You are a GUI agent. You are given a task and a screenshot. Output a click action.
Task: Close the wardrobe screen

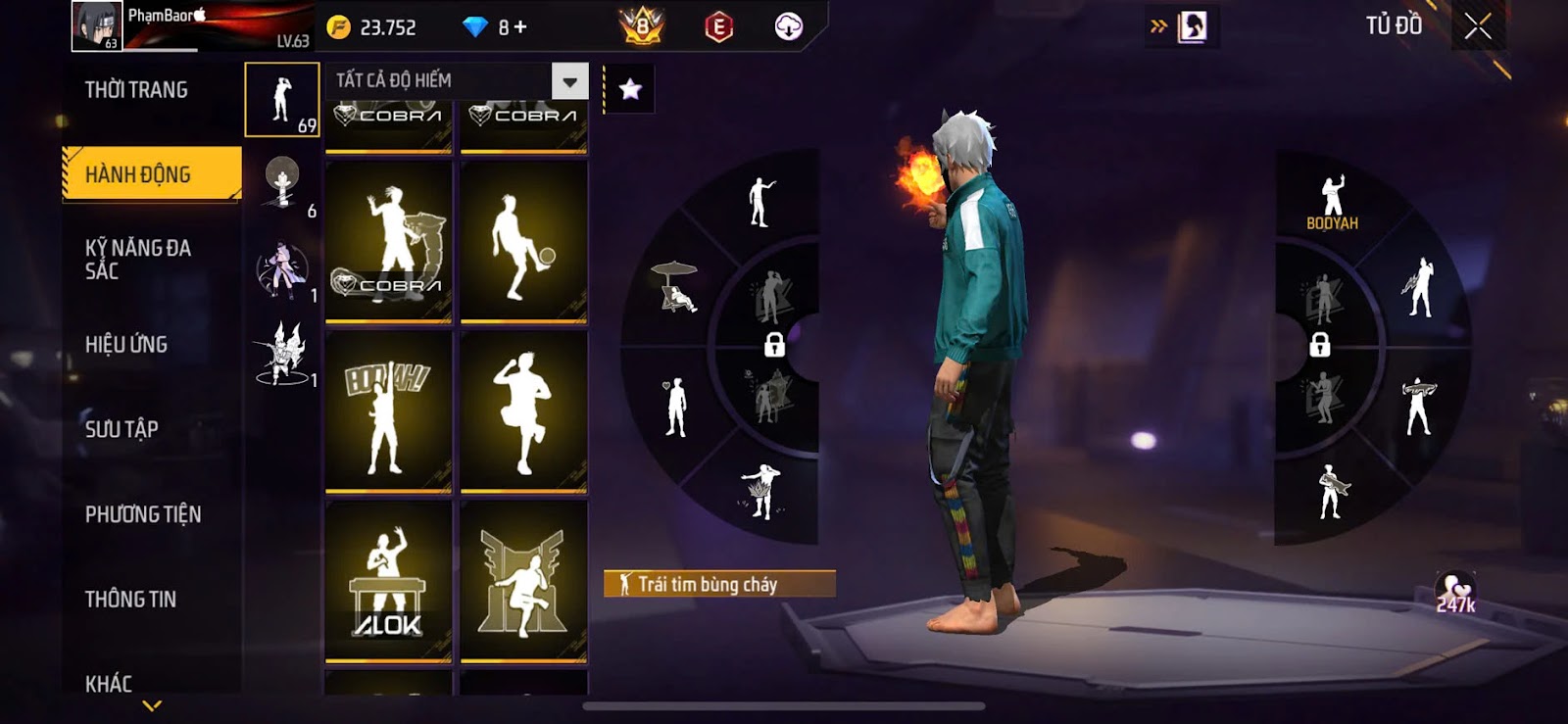(1478, 26)
